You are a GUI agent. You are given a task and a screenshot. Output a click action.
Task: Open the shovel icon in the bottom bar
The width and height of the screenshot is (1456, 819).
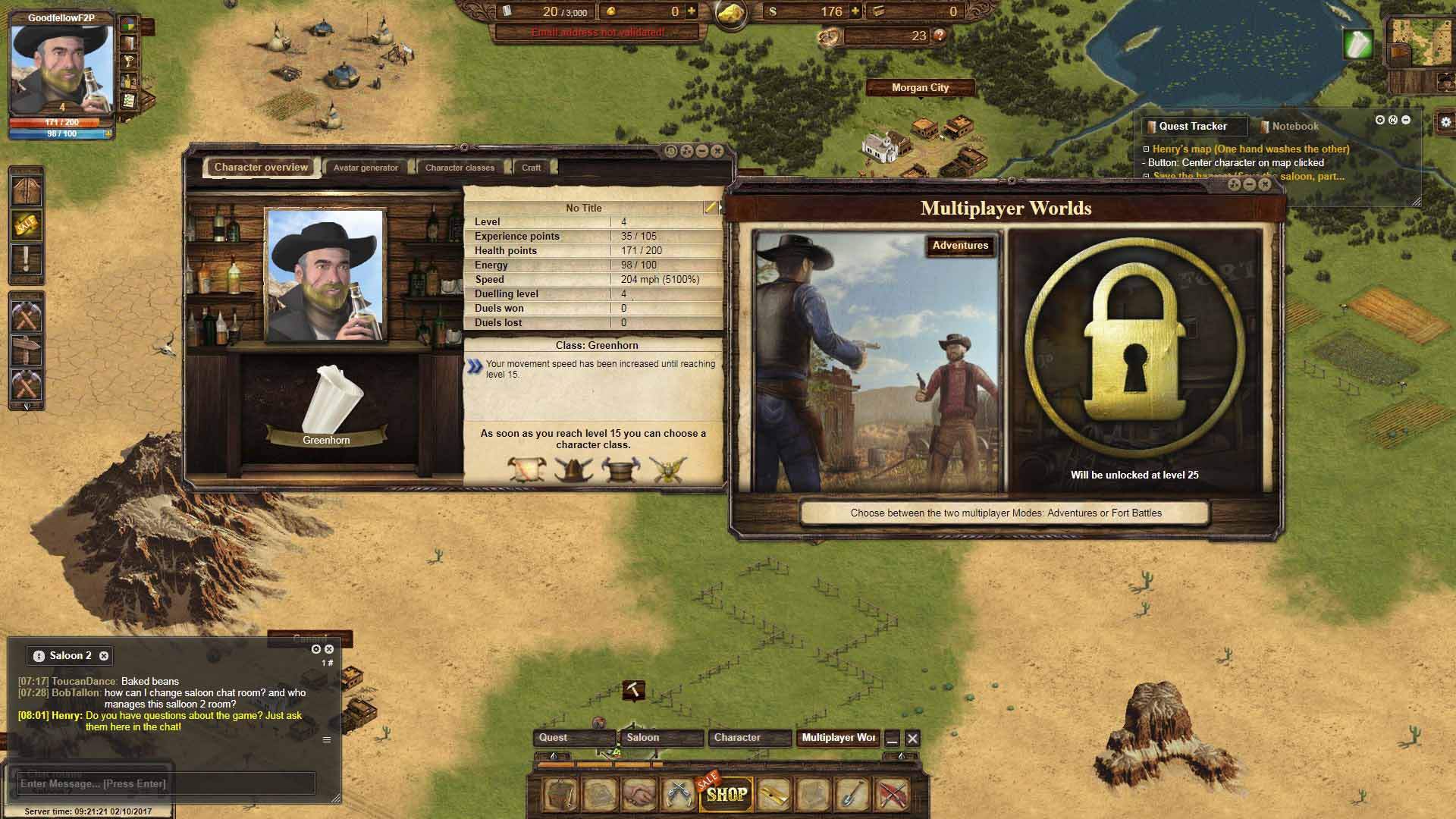pyautogui.click(x=852, y=794)
